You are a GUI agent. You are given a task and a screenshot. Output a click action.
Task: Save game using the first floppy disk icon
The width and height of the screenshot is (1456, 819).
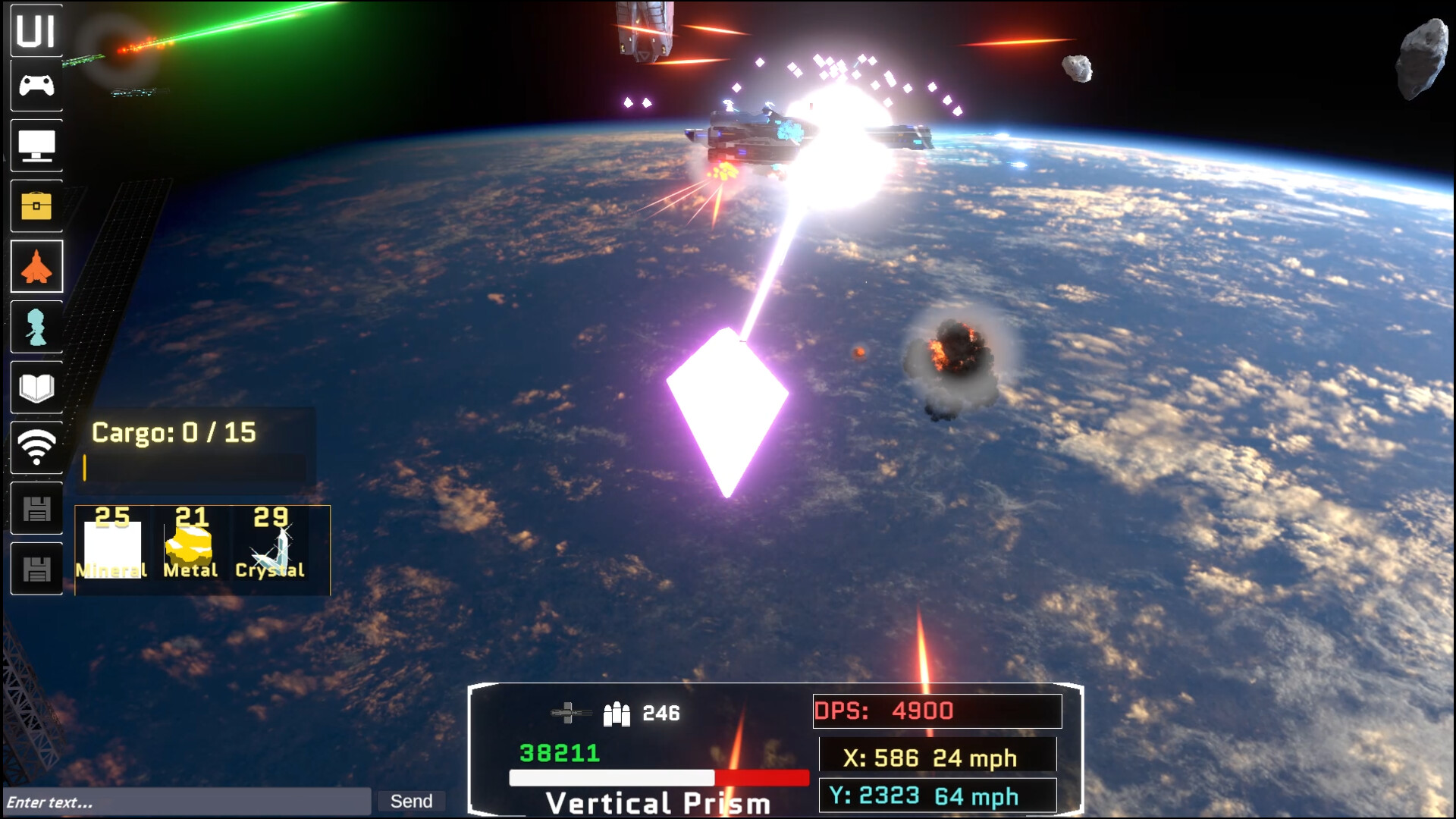(x=36, y=507)
